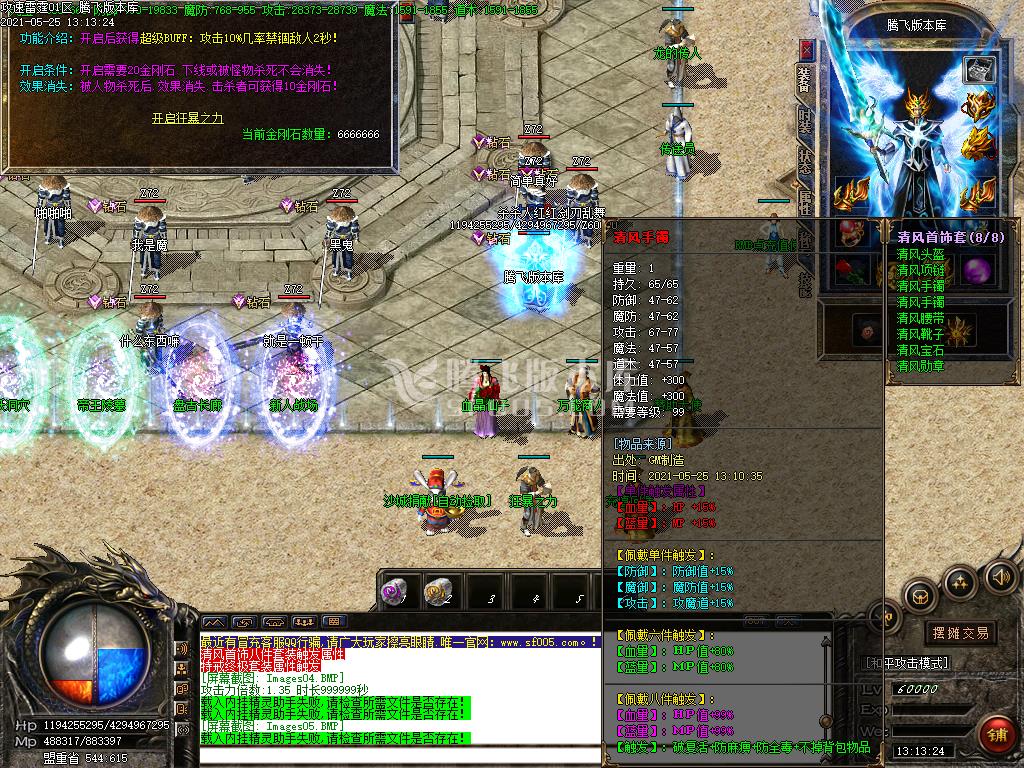This screenshot has width=1024, height=768.
Task: Open the 时装 tab
Action: [805, 120]
